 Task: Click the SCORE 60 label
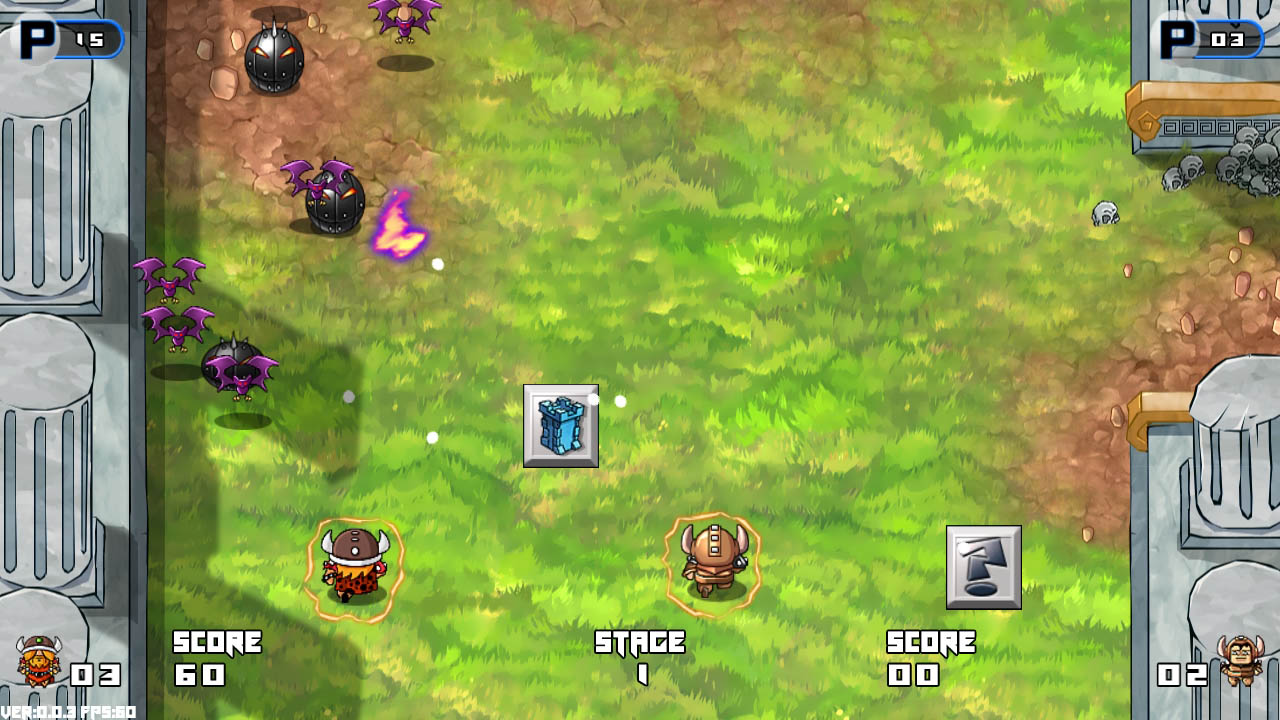click(x=215, y=655)
